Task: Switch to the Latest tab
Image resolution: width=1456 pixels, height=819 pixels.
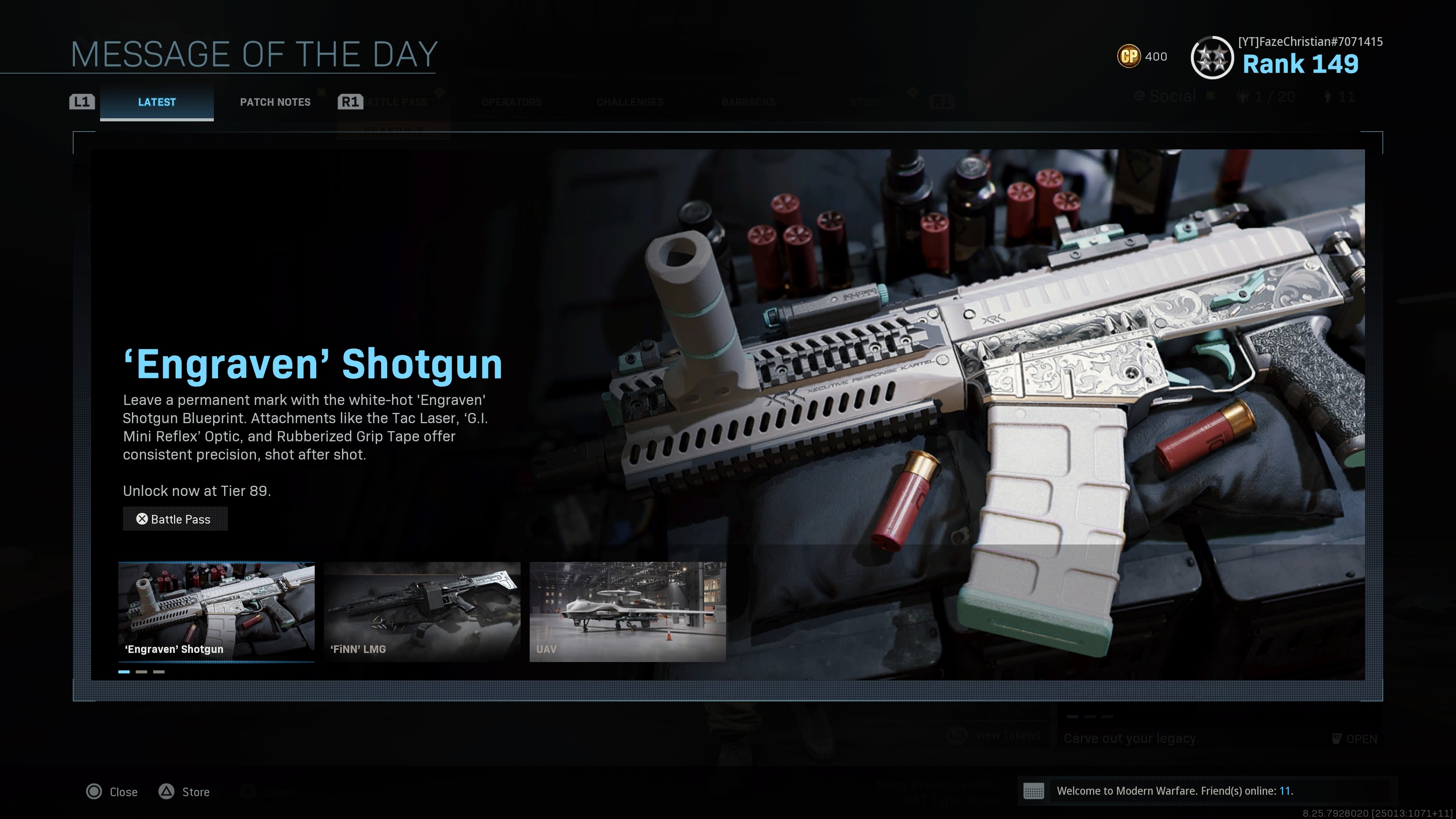Action: tap(157, 102)
